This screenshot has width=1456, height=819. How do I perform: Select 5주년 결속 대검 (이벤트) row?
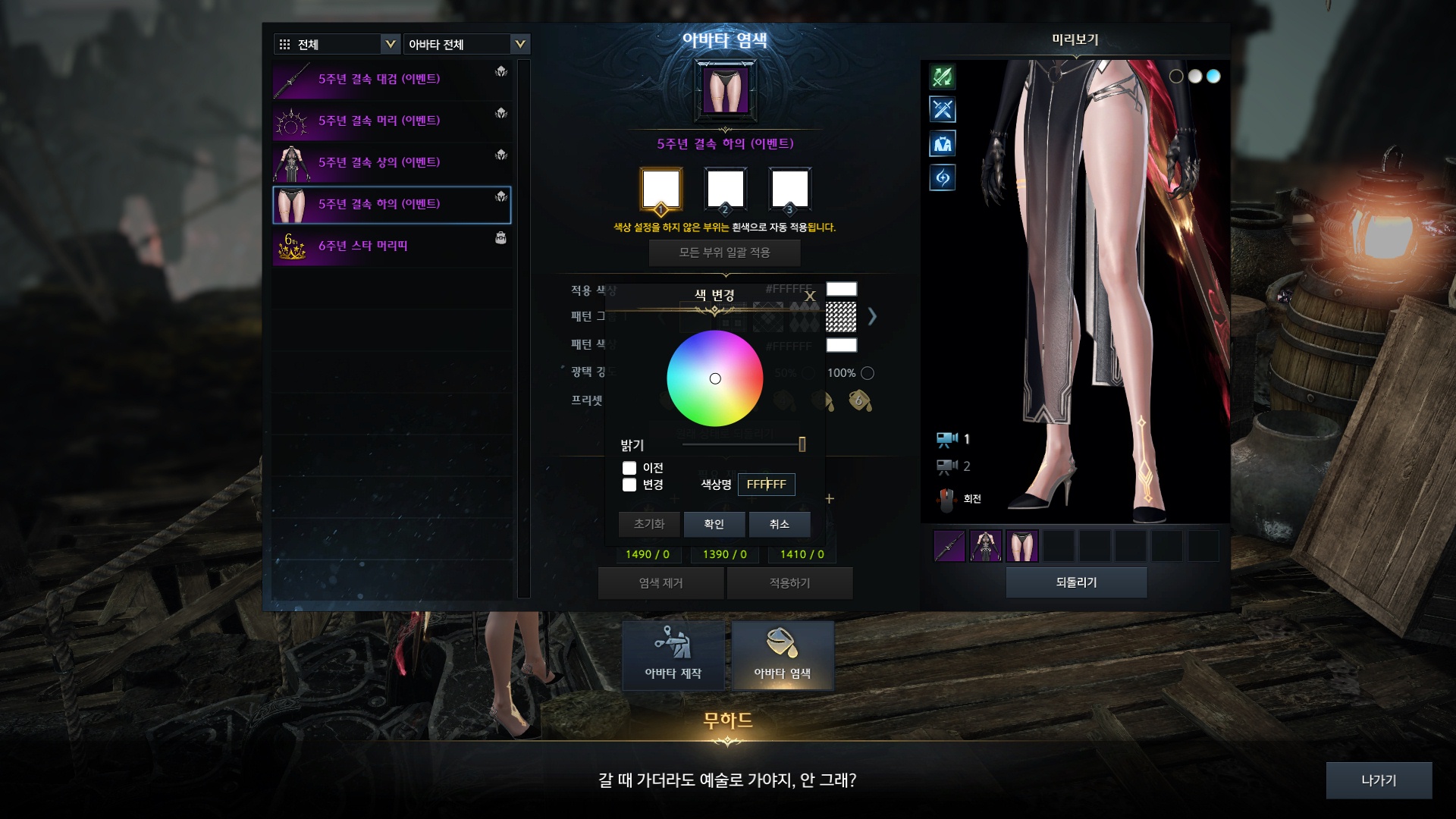(391, 80)
